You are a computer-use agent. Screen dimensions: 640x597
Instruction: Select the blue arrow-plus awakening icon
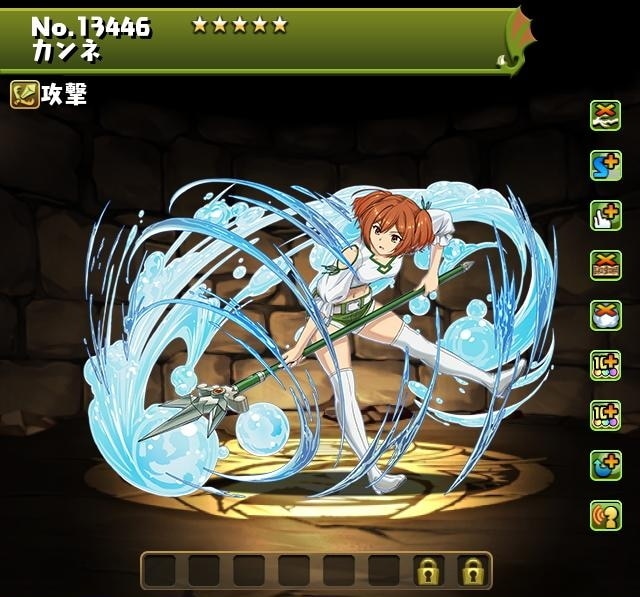tap(605, 463)
